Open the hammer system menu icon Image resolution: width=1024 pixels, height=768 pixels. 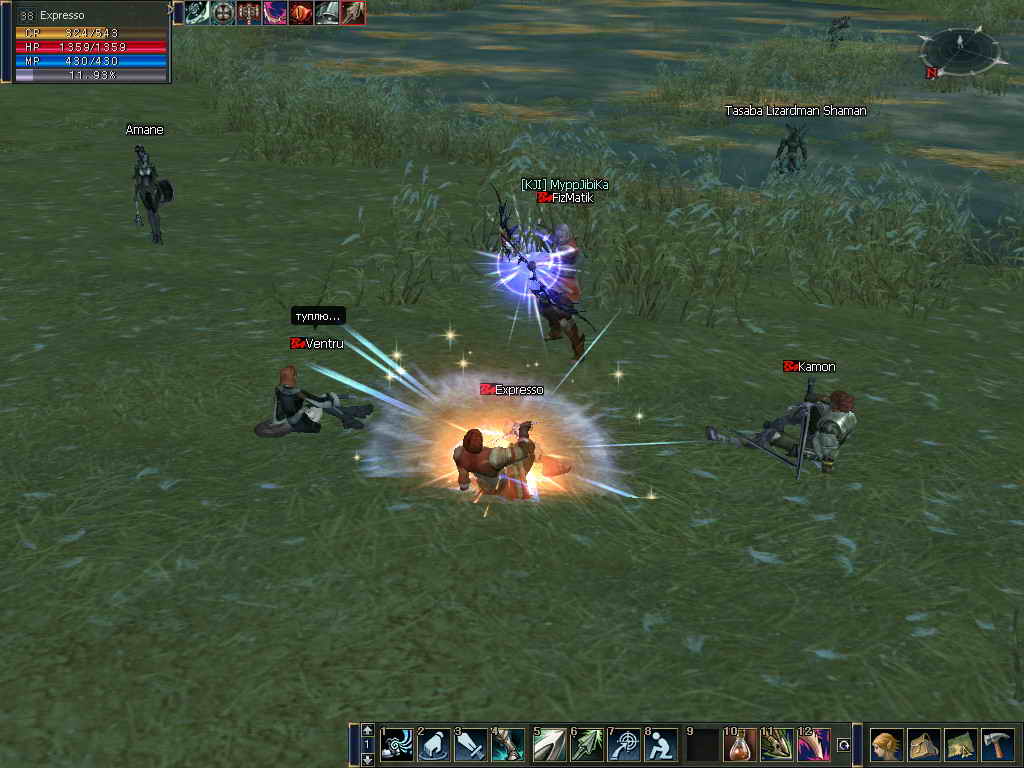(x=997, y=745)
